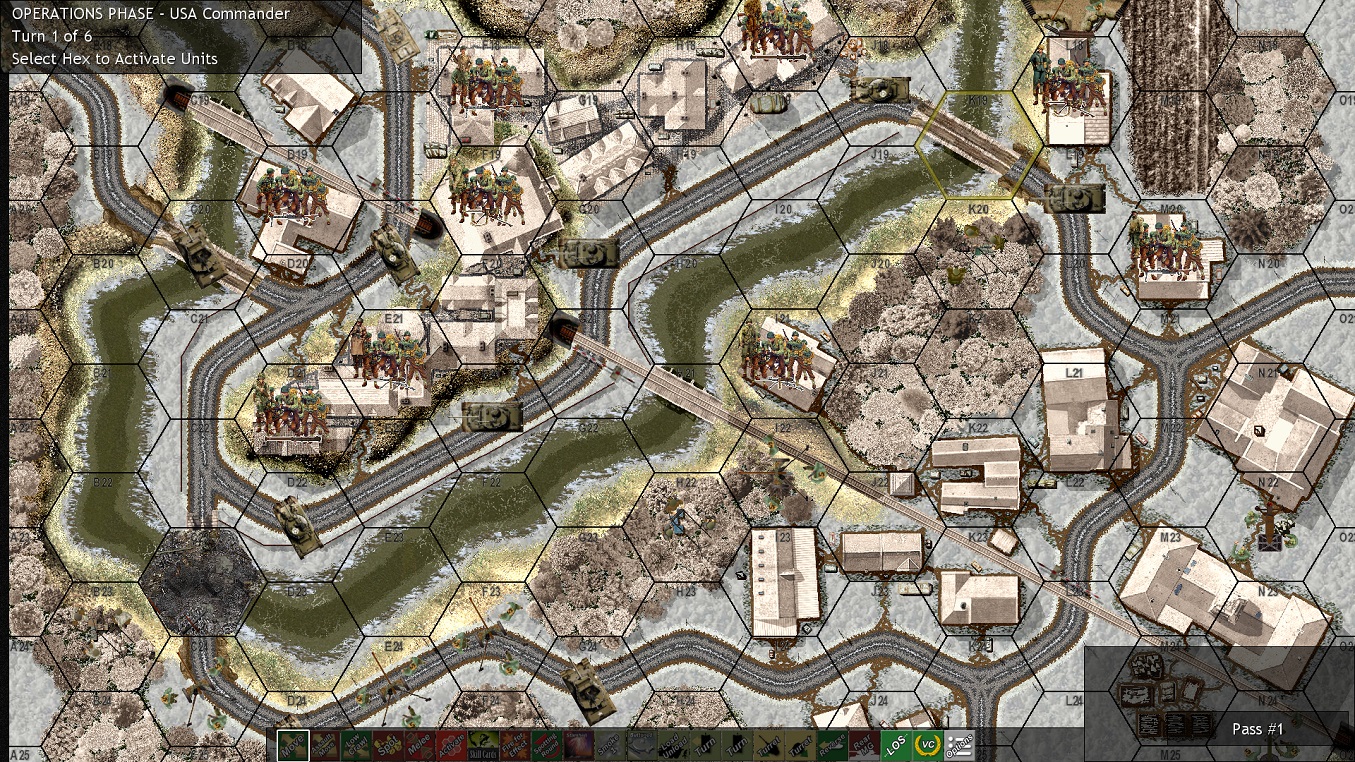Select the tank Turn left icon
Image resolution: width=1355 pixels, height=762 pixels.
pos(704,744)
